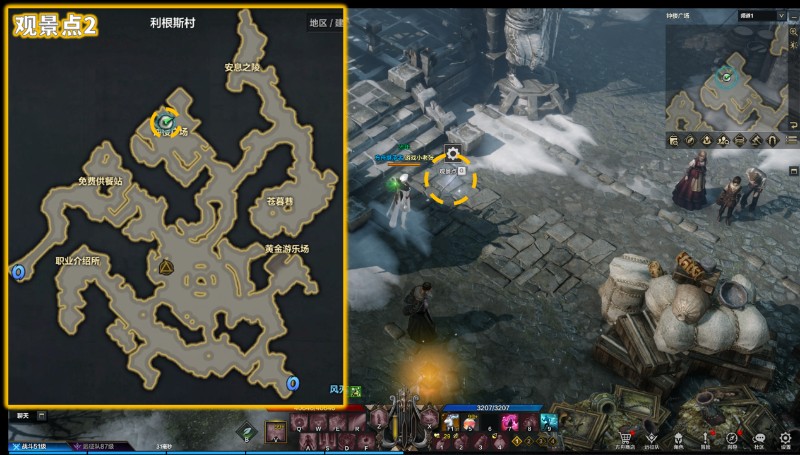Click the blue portal marker on the map's west edge

point(17,271)
